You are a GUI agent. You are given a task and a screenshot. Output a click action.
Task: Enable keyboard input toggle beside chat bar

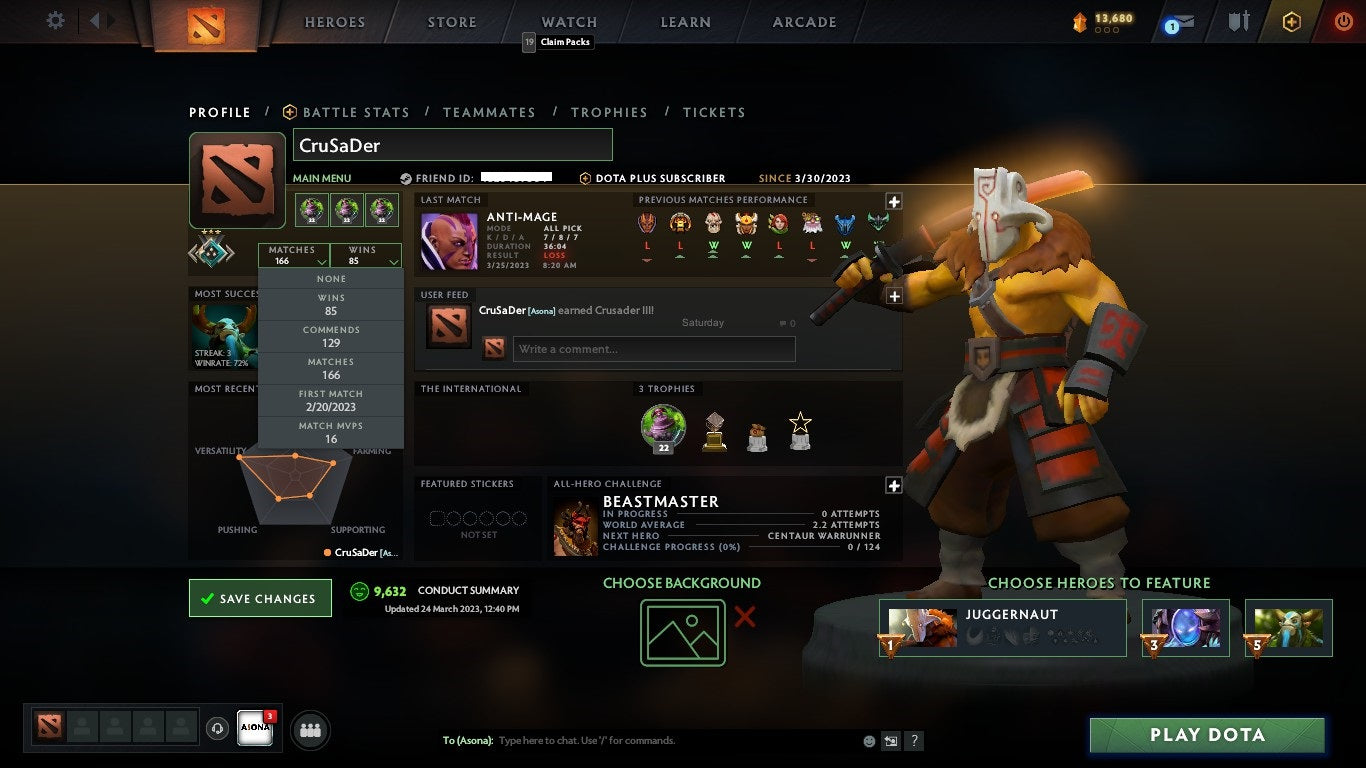(891, 741)
